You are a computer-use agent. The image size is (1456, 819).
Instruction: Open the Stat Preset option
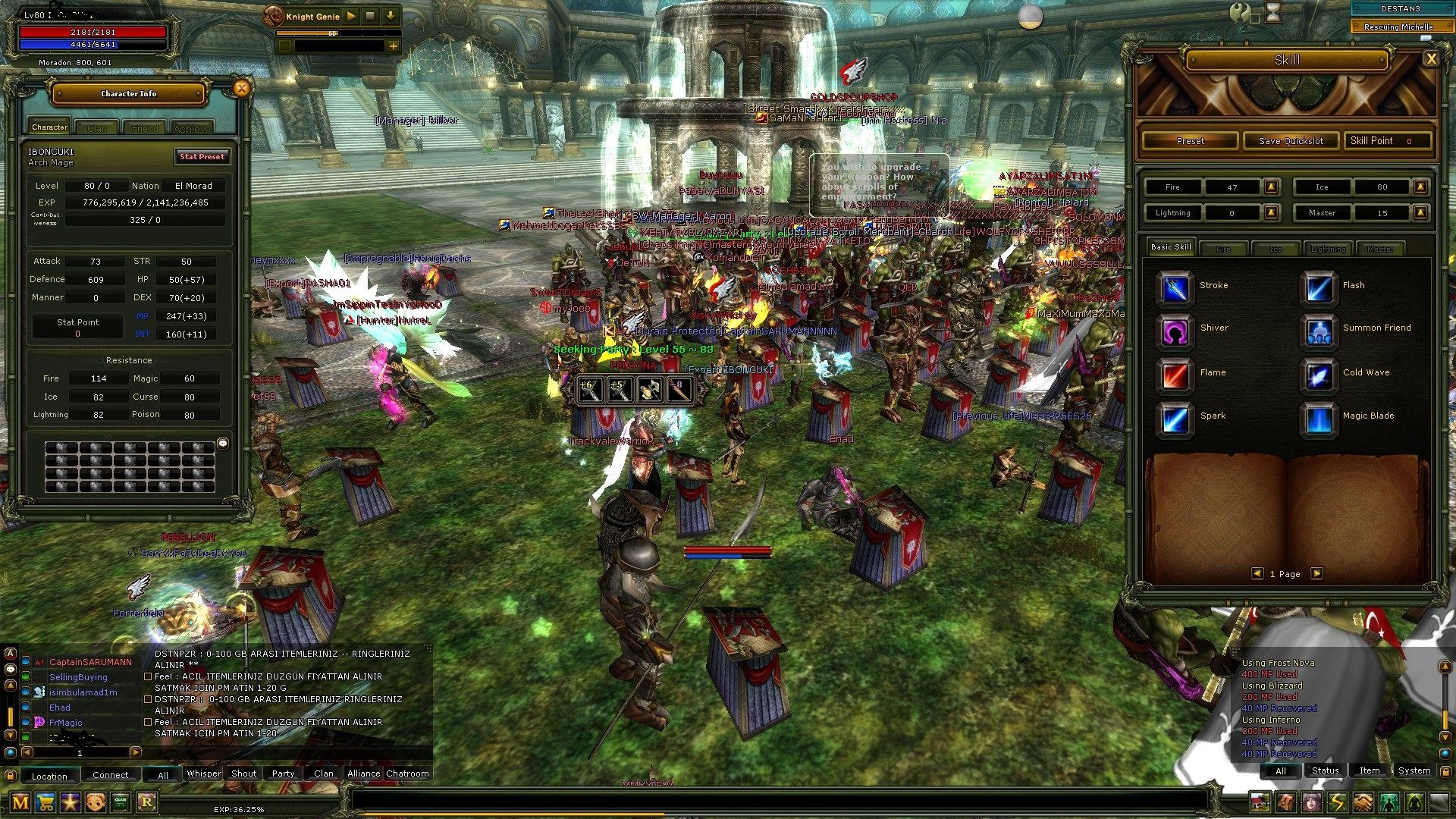202,157
